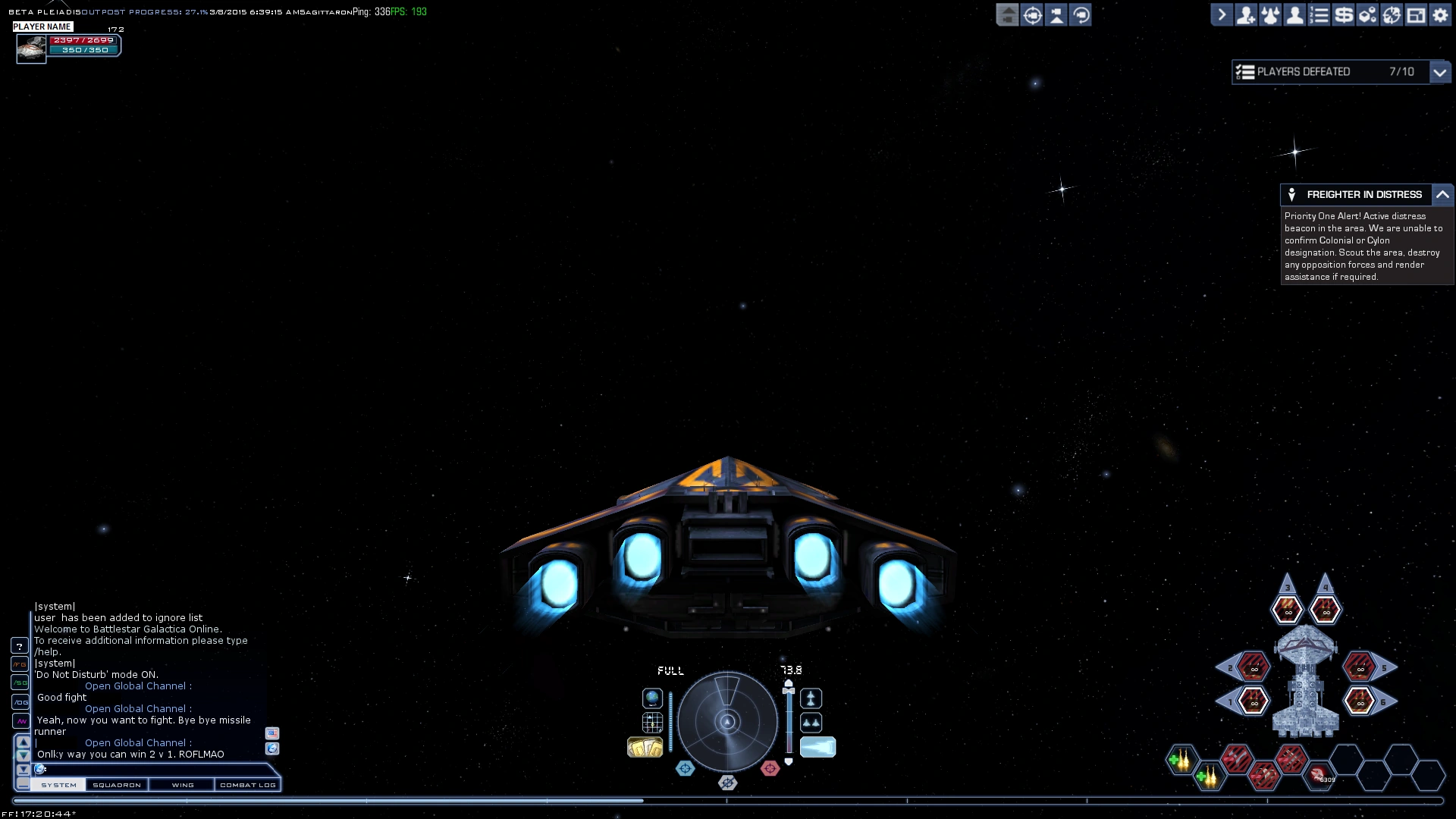Open the system map globe icon
Image resolution: width=1456 pixels, height=819 pixels.
click(x=651, y=698)
